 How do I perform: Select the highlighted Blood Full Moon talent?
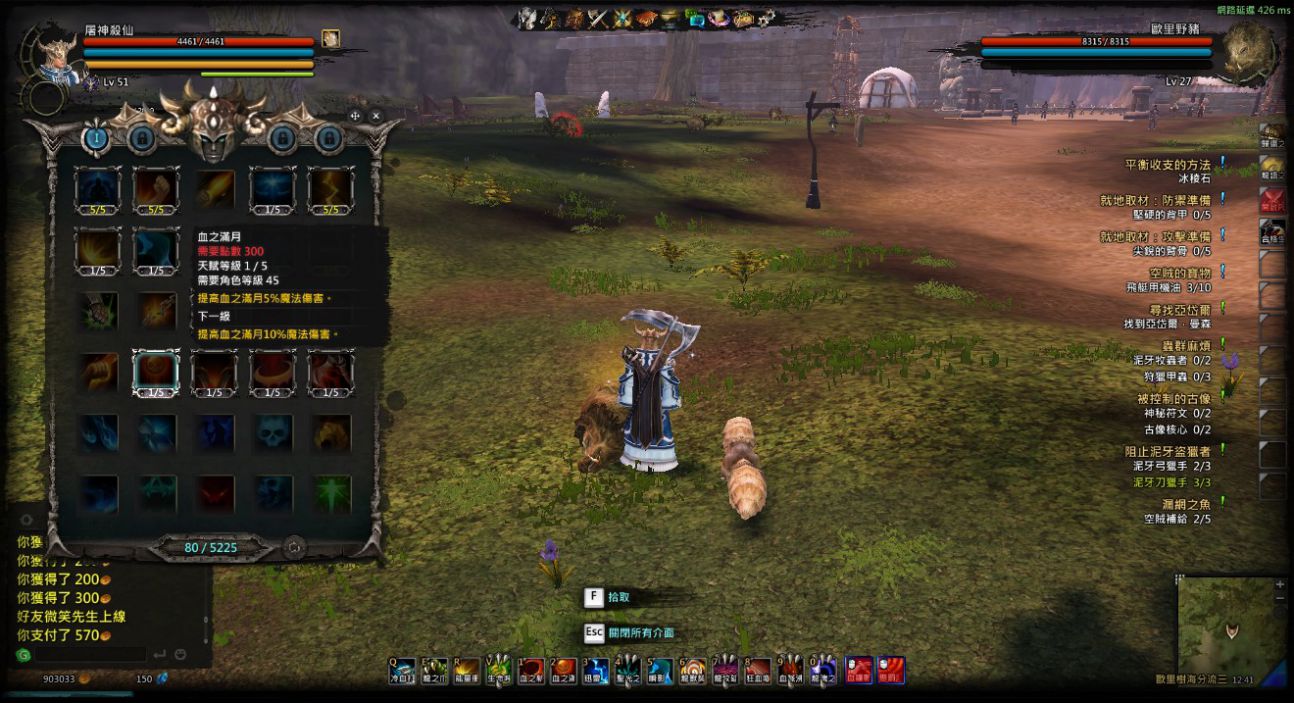tap(156, 372)
